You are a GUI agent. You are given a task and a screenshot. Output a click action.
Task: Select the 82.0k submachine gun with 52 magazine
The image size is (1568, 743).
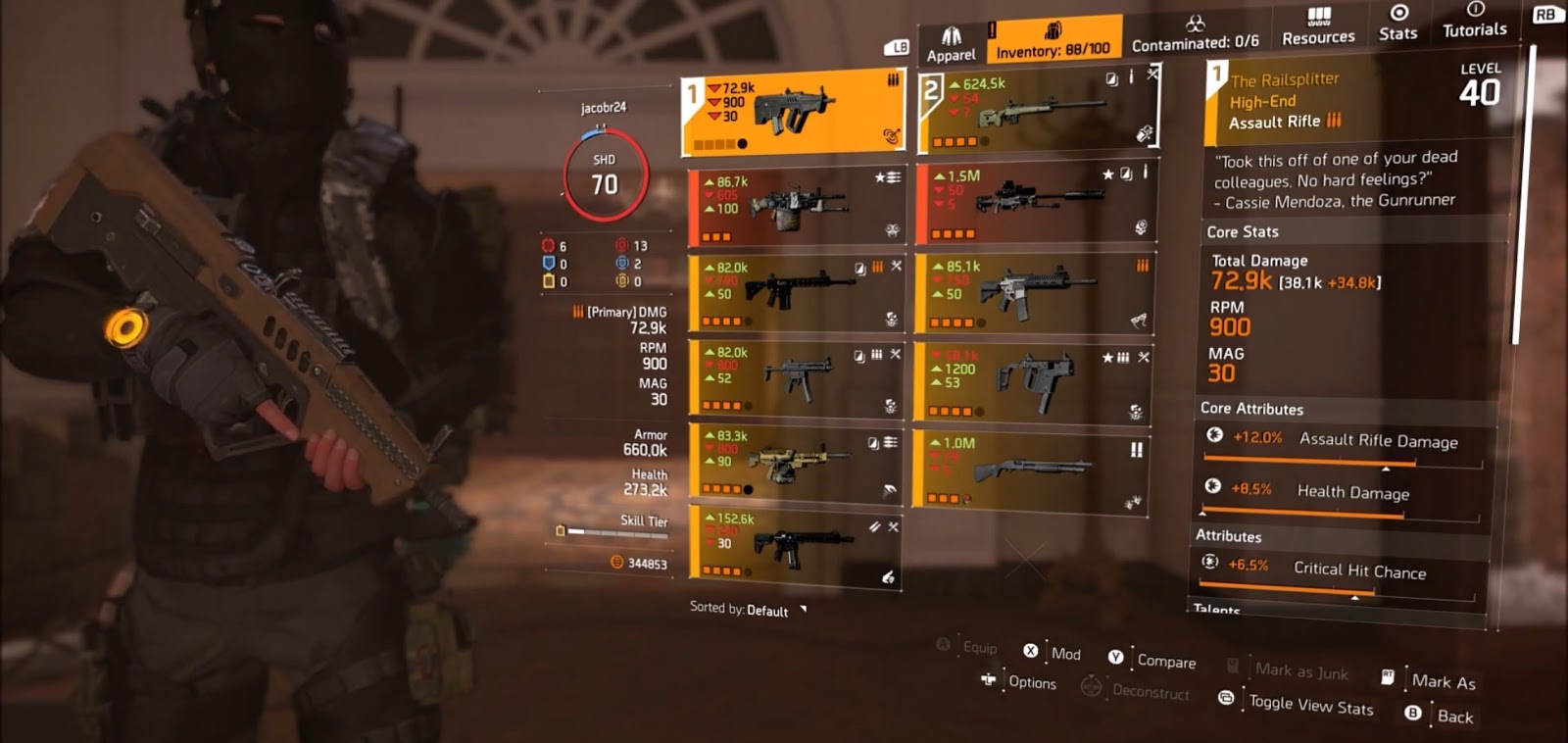795,377
